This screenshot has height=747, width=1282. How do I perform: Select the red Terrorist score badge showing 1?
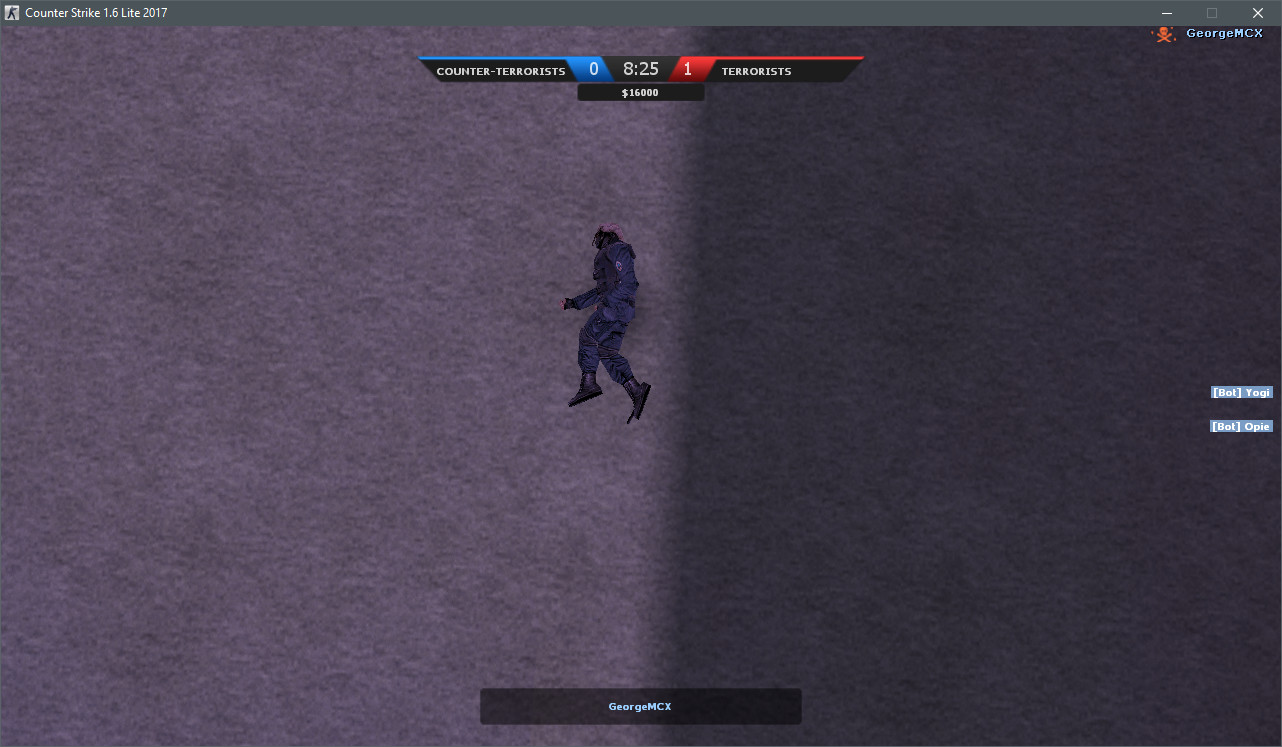tap(688, 69)
